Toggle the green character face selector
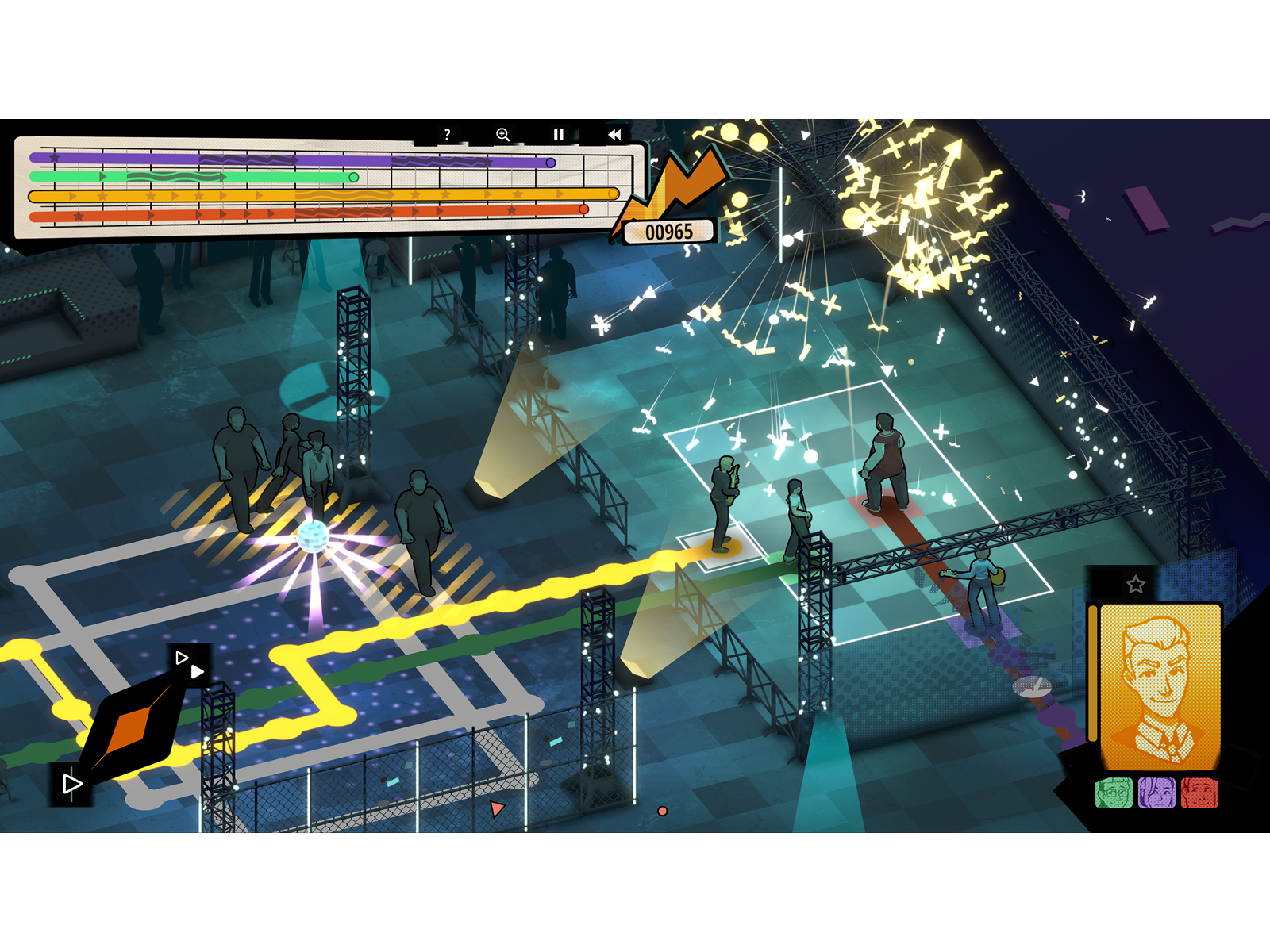Screen dimensions: 1270x952 tap(1113, 793)
